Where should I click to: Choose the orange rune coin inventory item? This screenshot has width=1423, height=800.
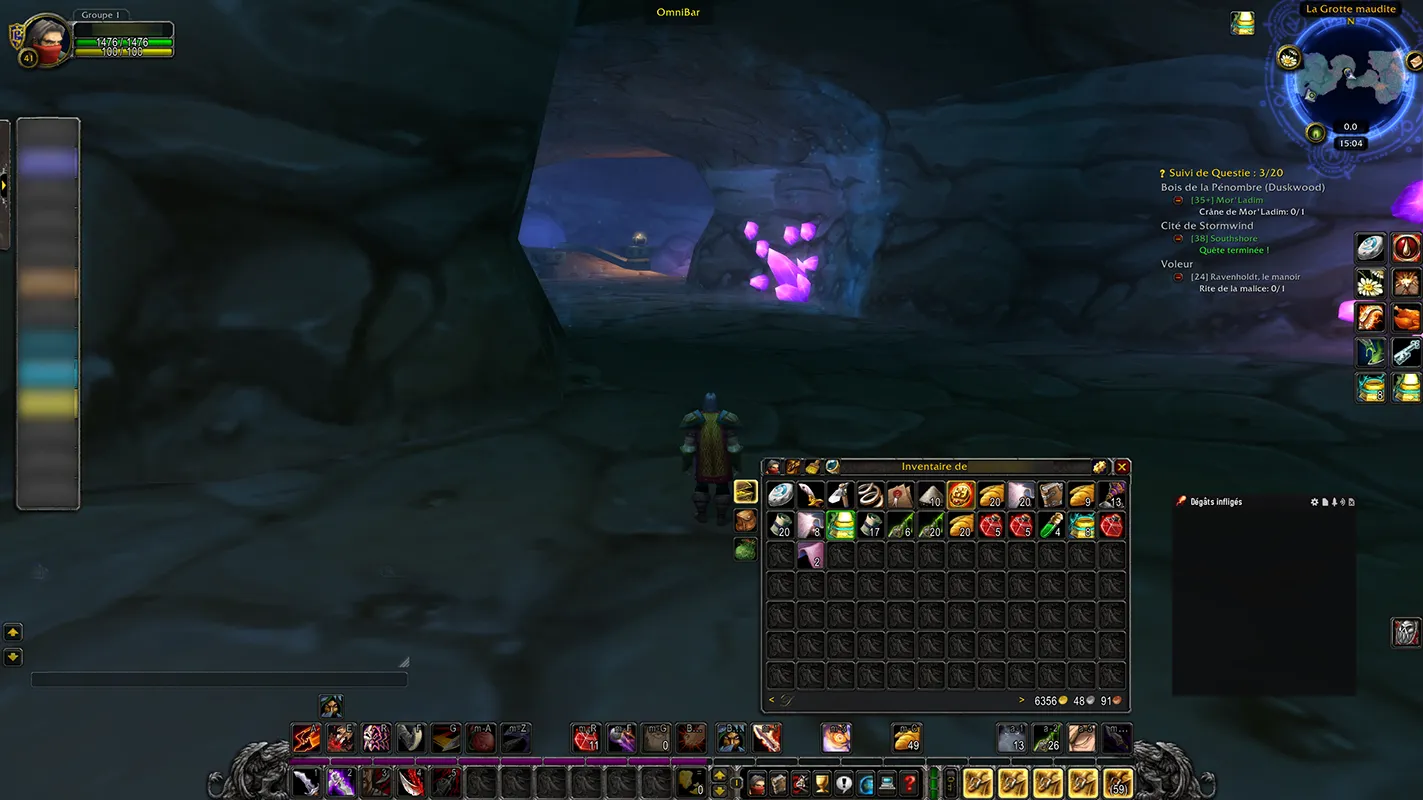961,494
